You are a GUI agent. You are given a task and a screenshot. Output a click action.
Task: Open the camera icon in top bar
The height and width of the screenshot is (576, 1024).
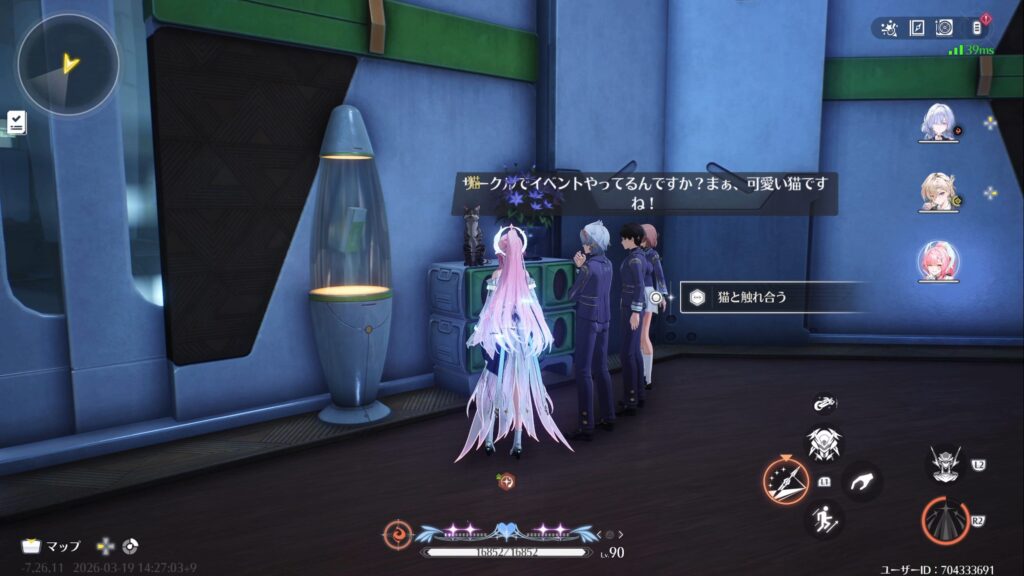[x=943, y=28]
